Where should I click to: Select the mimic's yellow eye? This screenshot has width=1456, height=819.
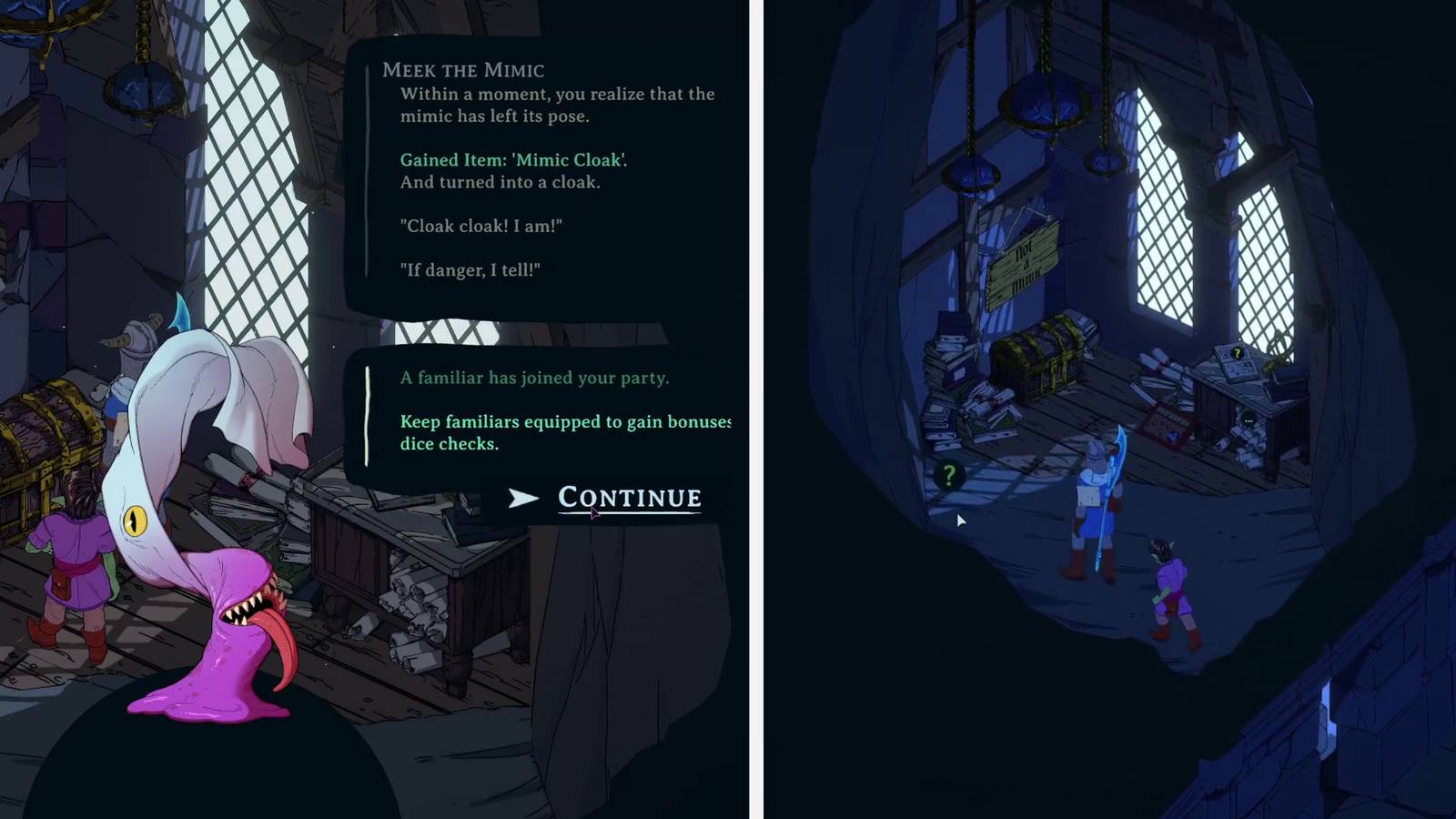(x=136, y=521)
